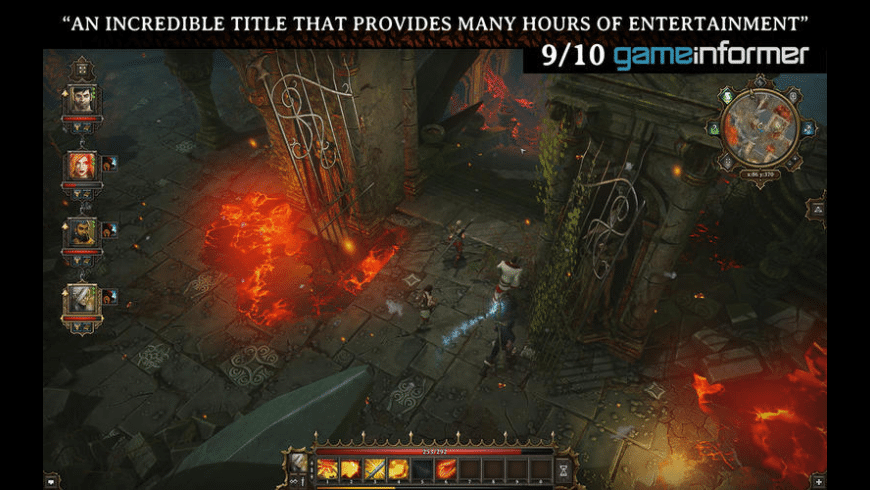
Task: Click the heart icon in bottom-left corner
Action: coord(51,481)
